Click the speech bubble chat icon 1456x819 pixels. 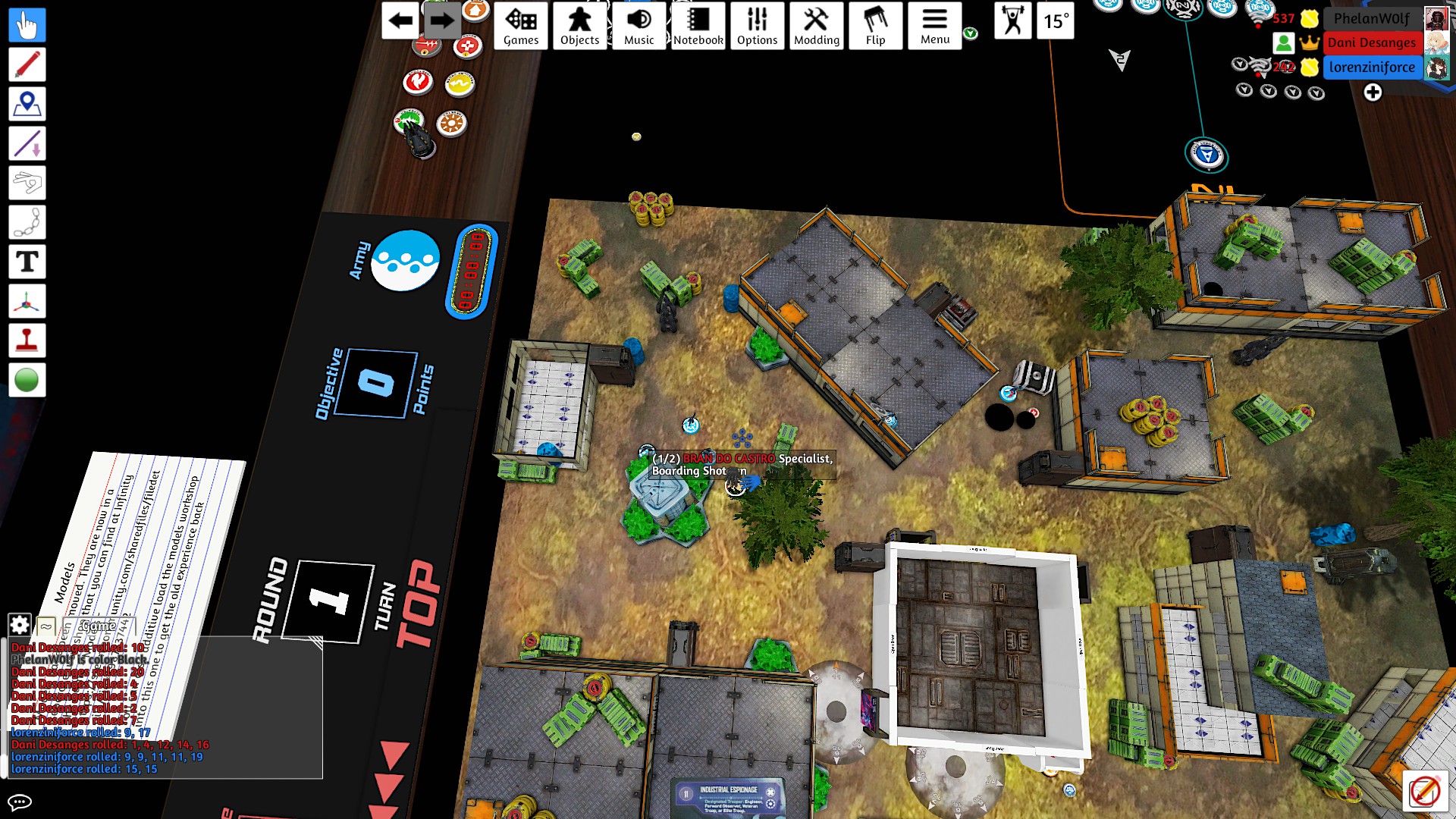(20, 802)
